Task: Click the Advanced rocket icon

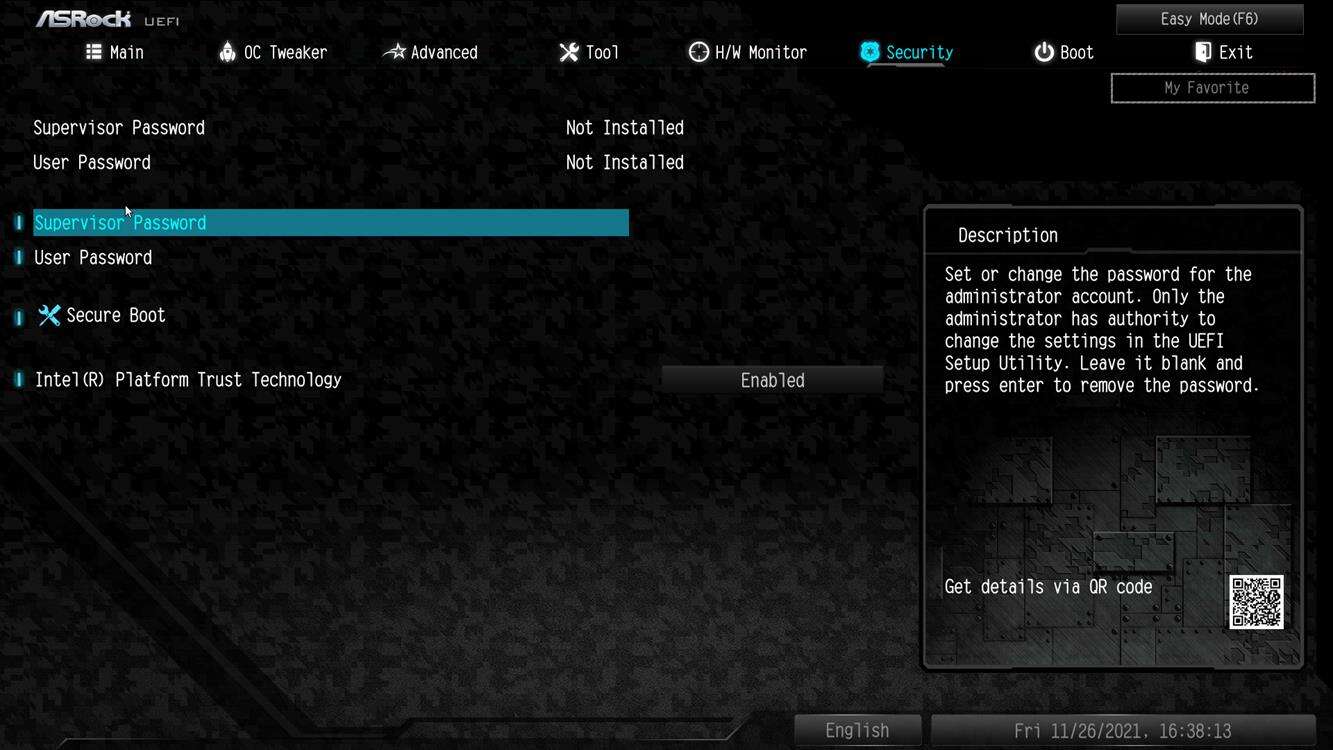Action: tap(394, 51)
